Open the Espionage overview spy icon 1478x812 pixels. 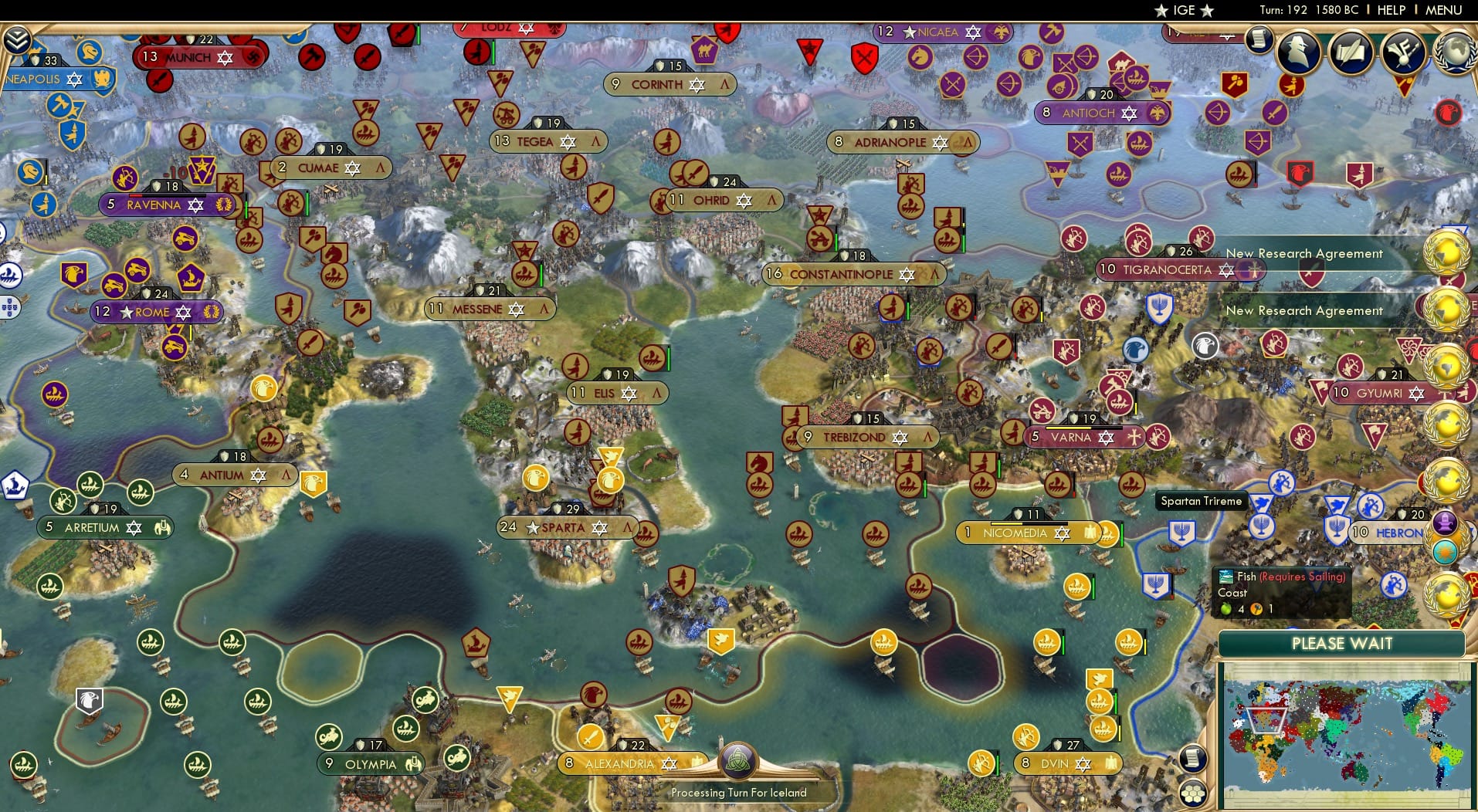pyautogui.click(x=1297, y=51)
